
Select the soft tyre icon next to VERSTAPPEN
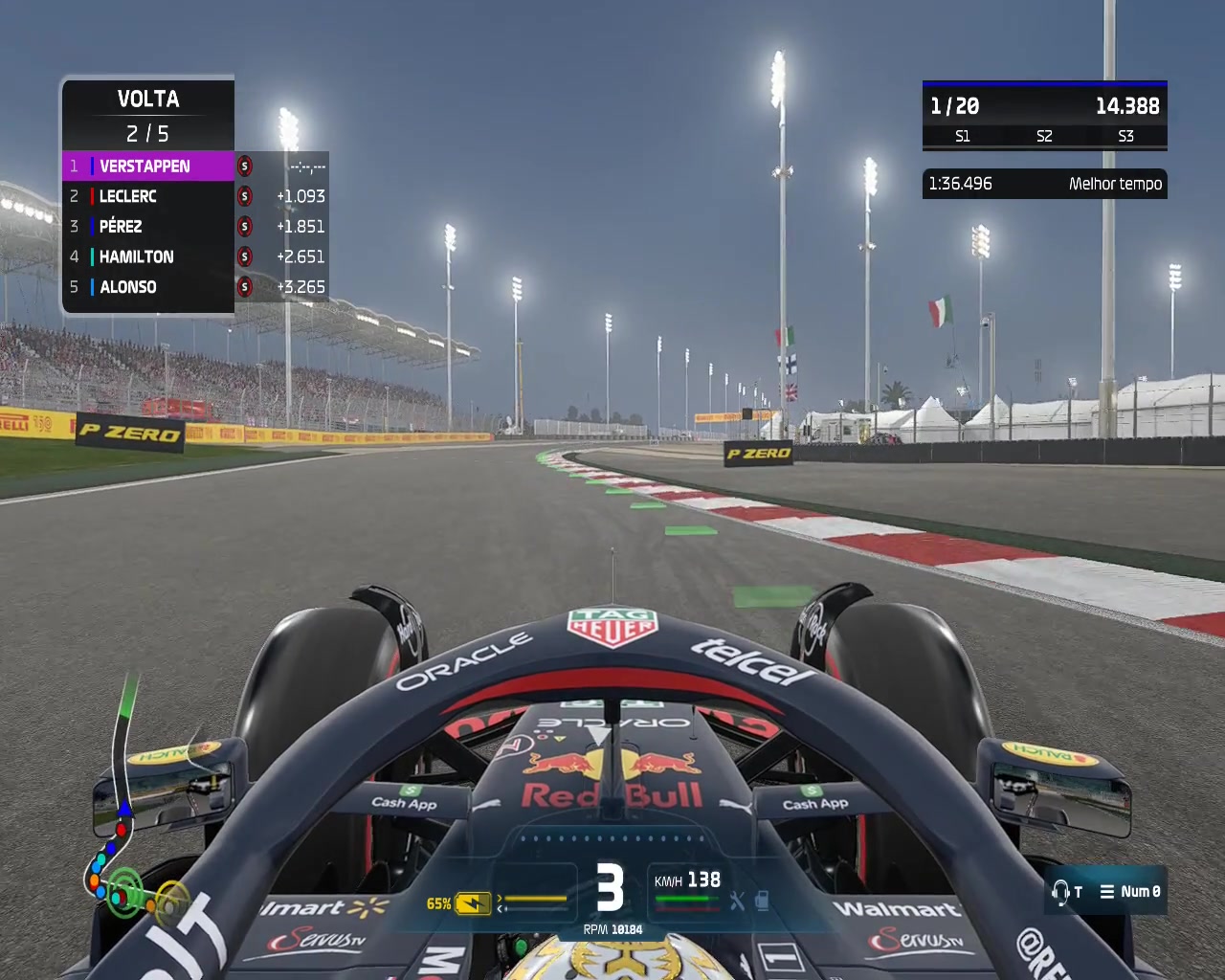tap(247, 166)
